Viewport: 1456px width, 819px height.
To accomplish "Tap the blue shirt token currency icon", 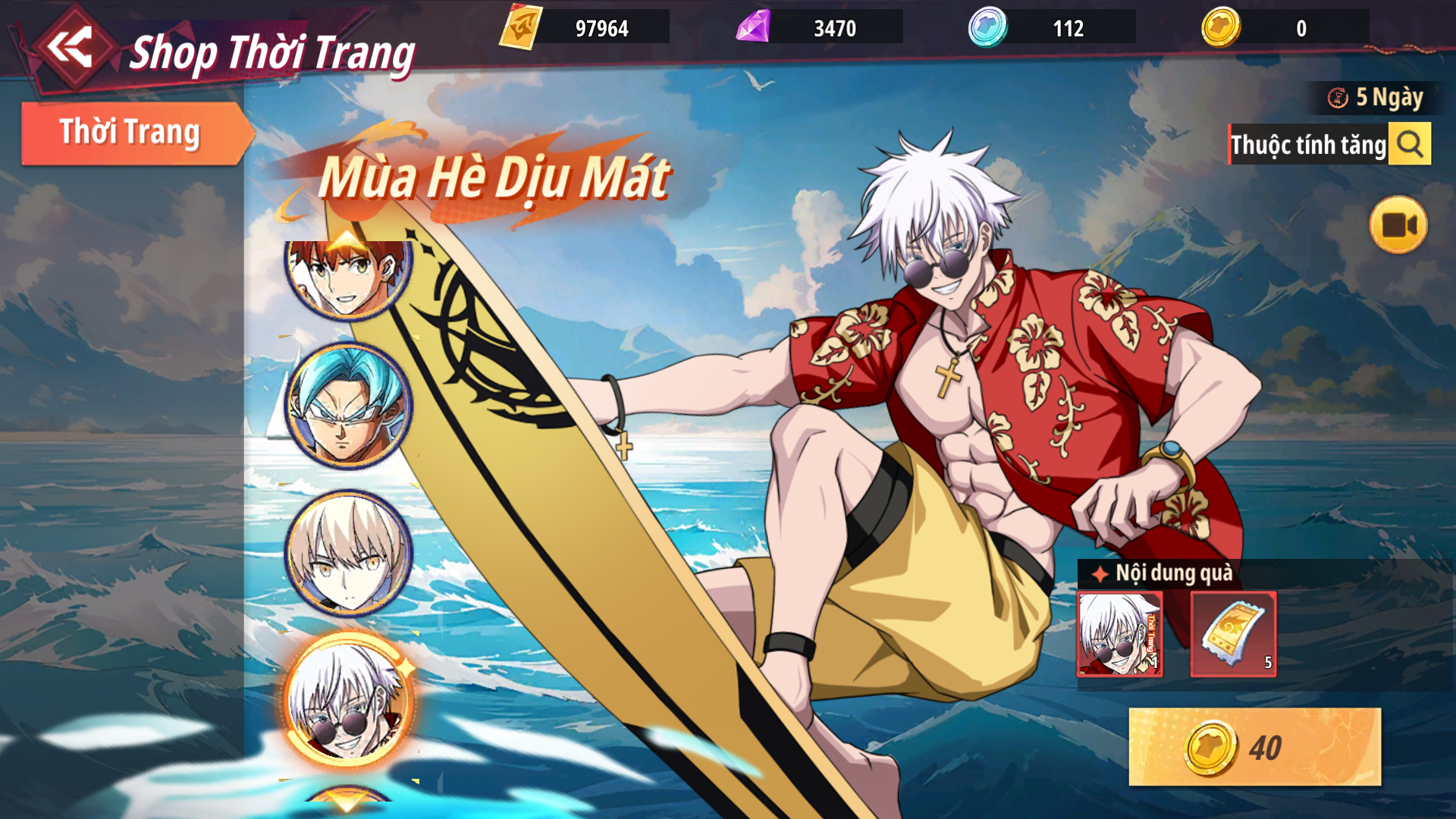I will (987, 28).
